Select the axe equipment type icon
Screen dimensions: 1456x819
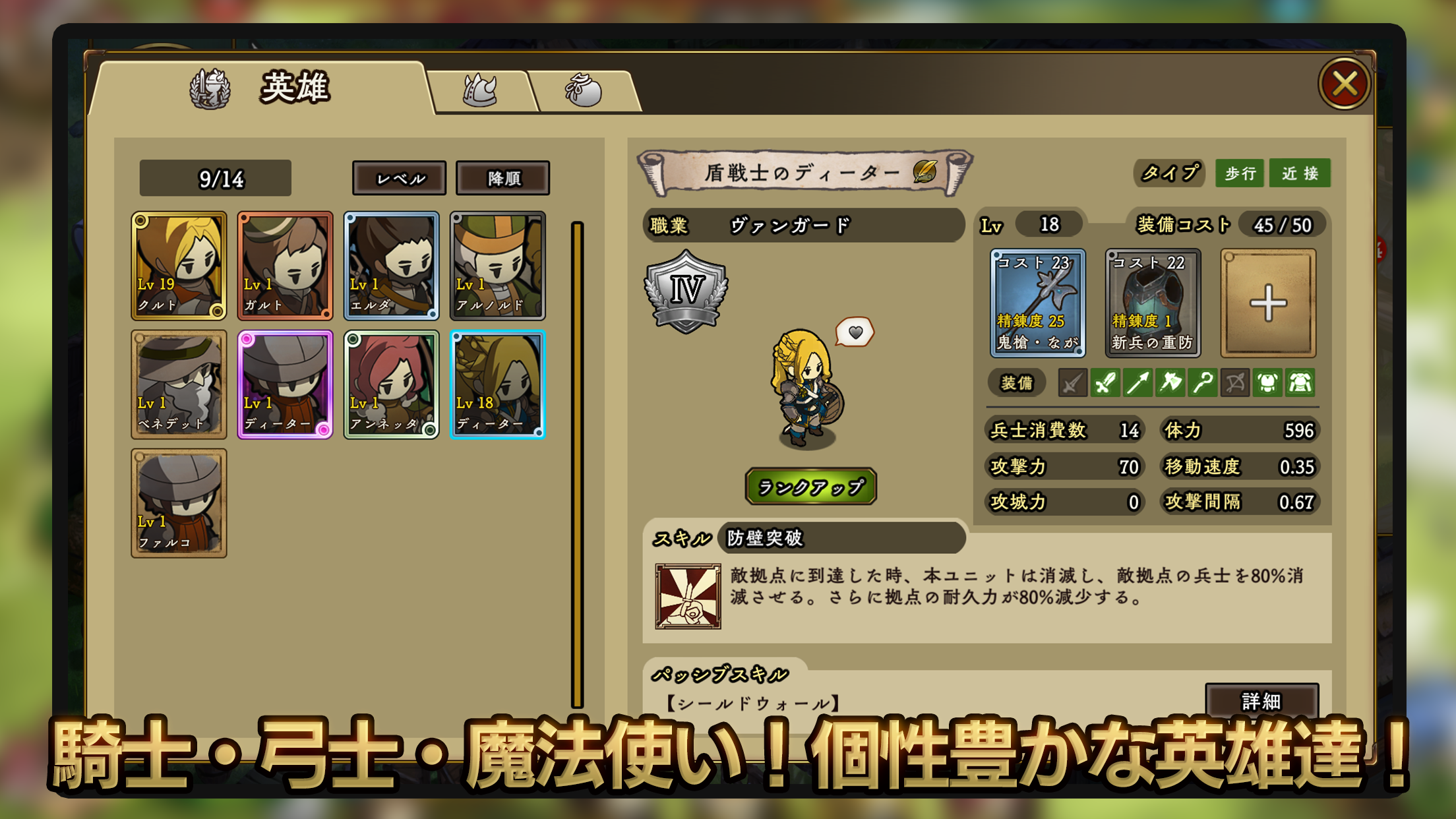tap(1170, 382)
